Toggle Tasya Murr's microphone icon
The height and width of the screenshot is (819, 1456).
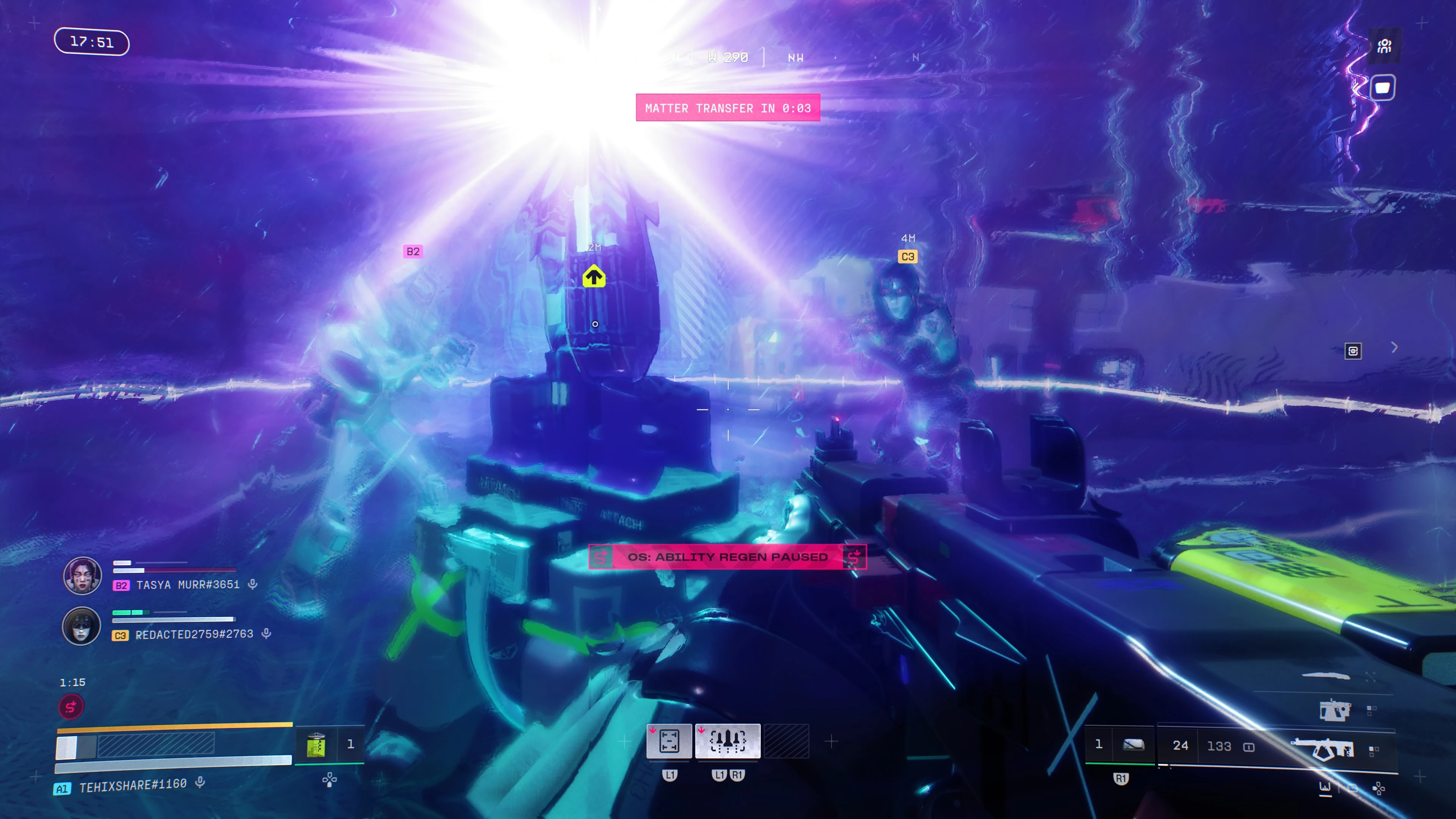(253, 584)
